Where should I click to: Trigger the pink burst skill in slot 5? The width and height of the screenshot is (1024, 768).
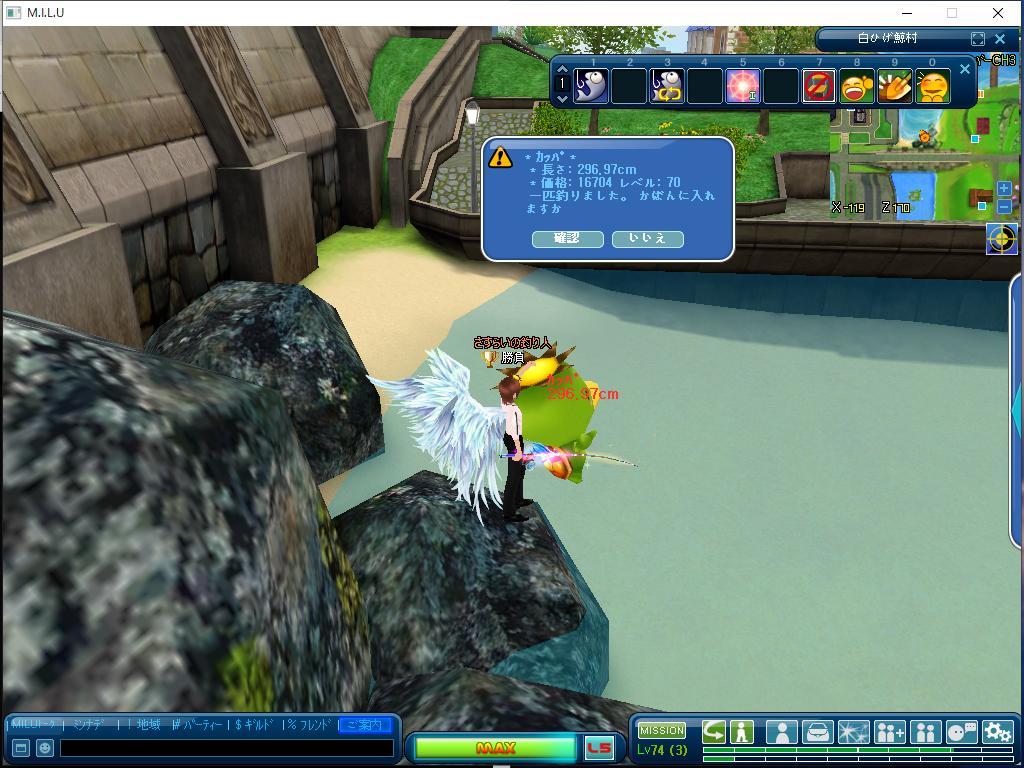[x=743, y=86]
